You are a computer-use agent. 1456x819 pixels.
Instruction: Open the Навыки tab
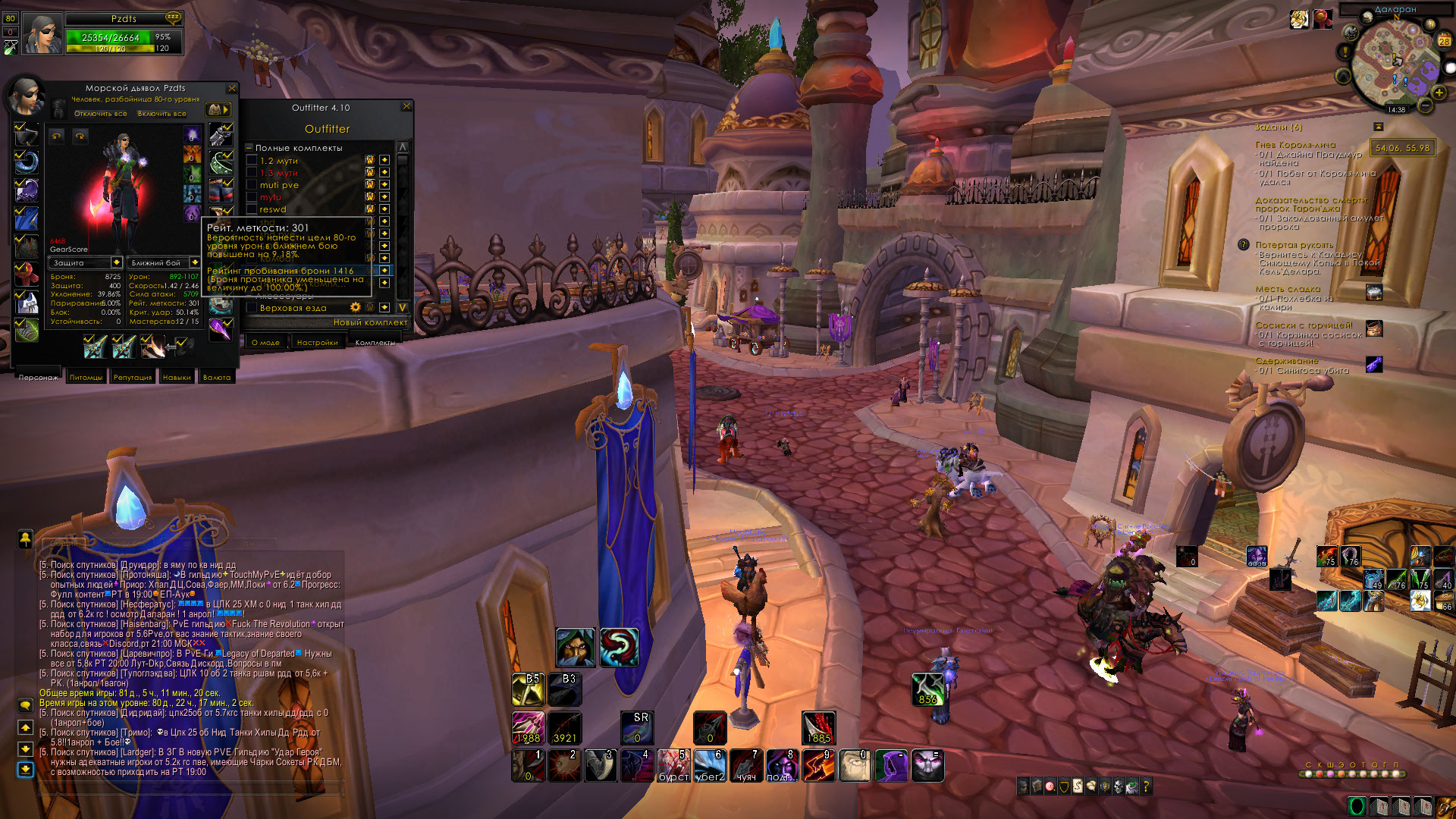tap(177, 377)
